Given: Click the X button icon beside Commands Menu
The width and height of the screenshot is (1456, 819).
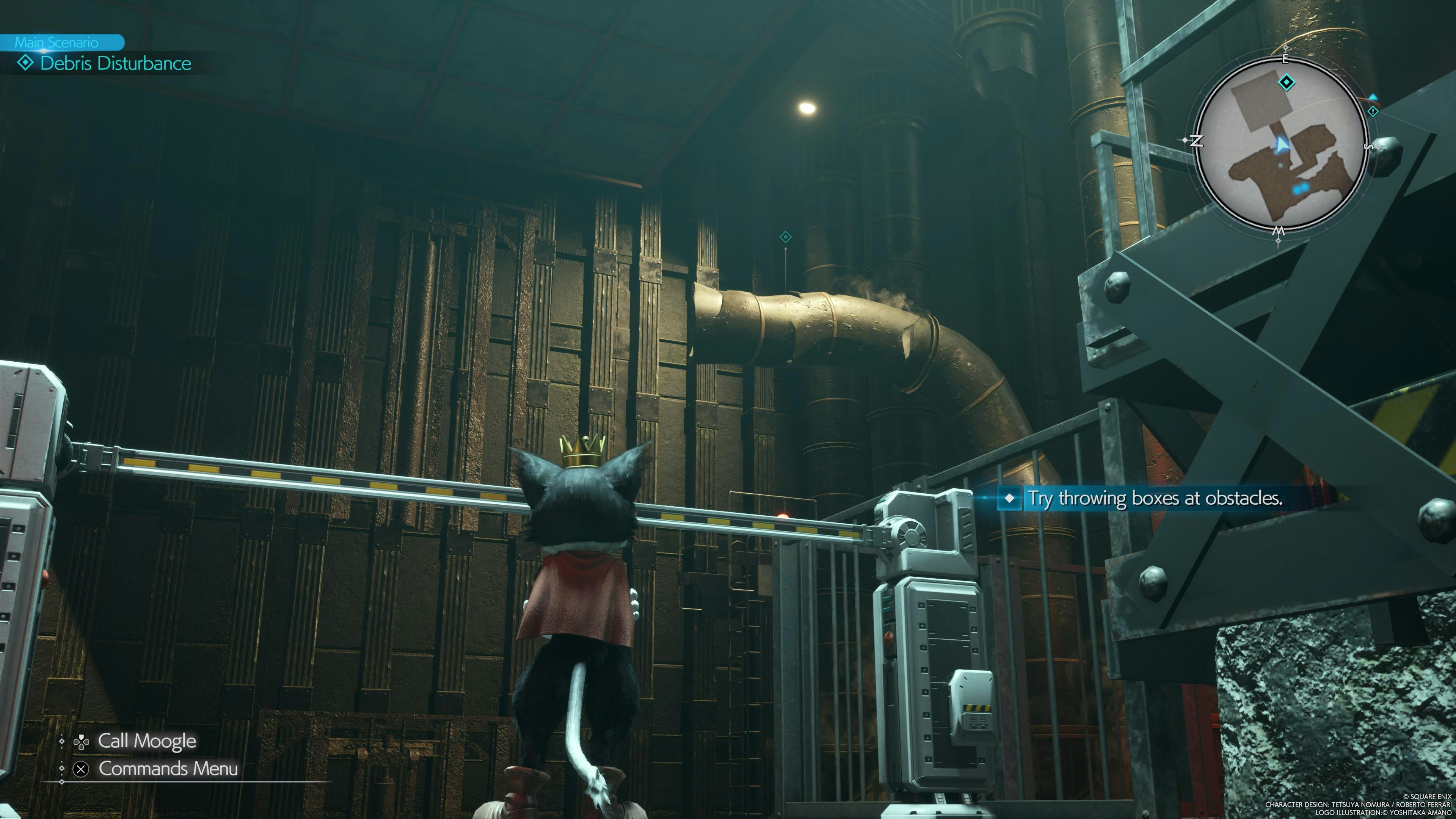Looking at the screenshot, I should click(81, 770).
